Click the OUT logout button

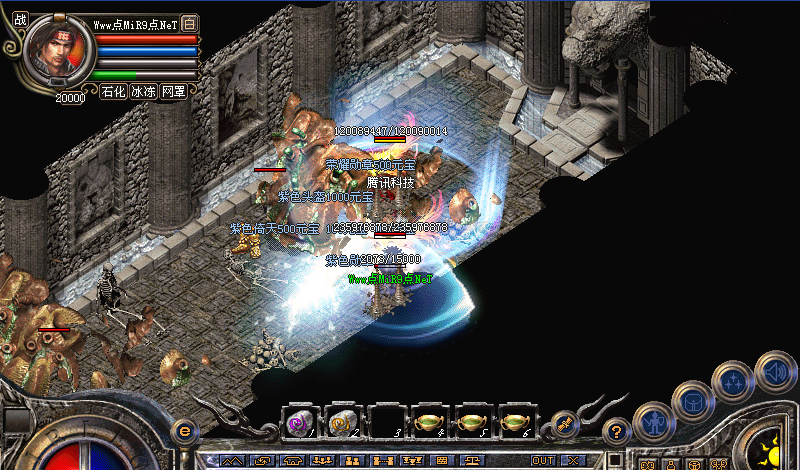[544, 460]
